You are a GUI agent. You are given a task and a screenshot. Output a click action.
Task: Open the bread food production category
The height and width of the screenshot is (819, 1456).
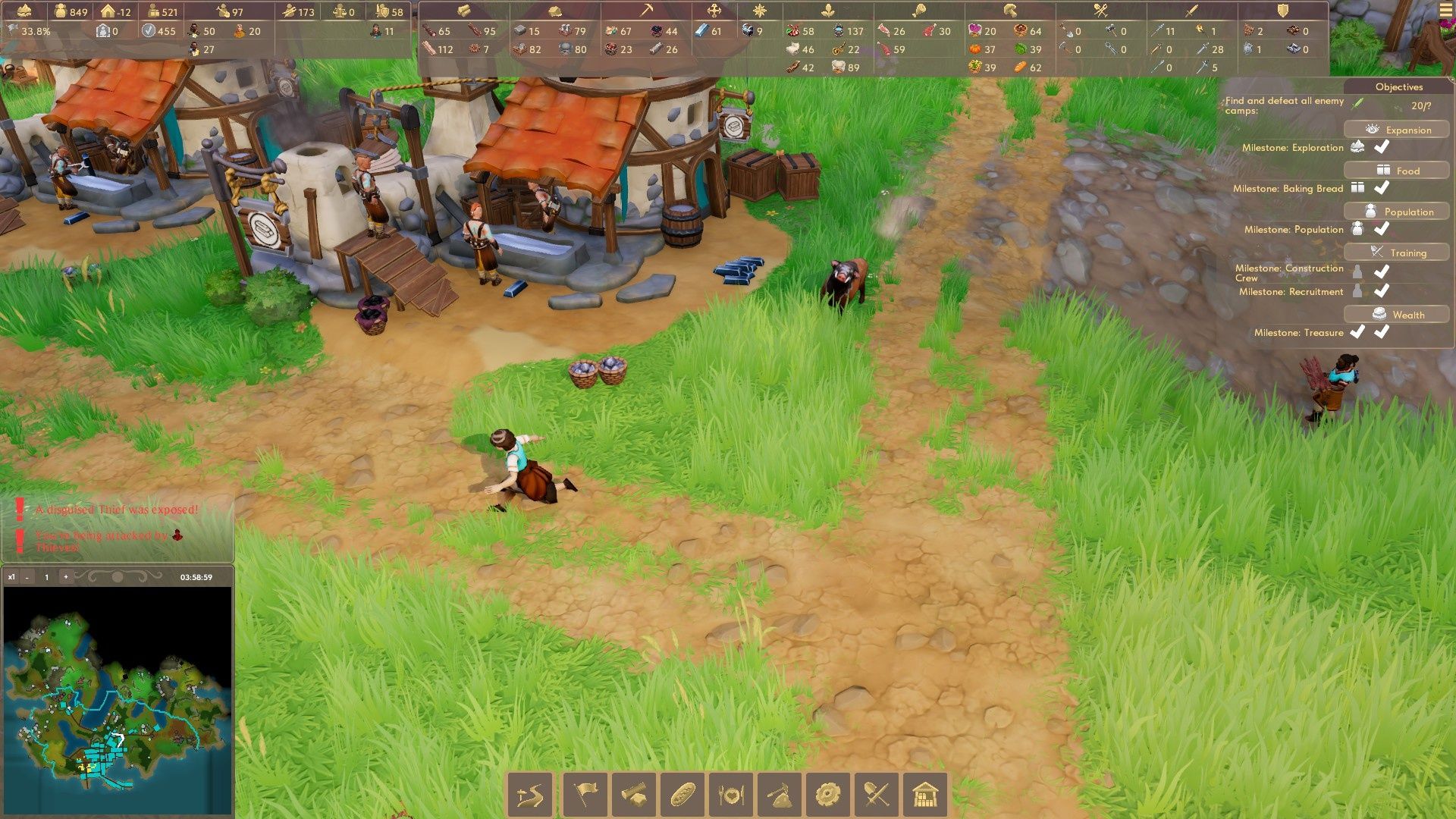[x=682, y=795]
